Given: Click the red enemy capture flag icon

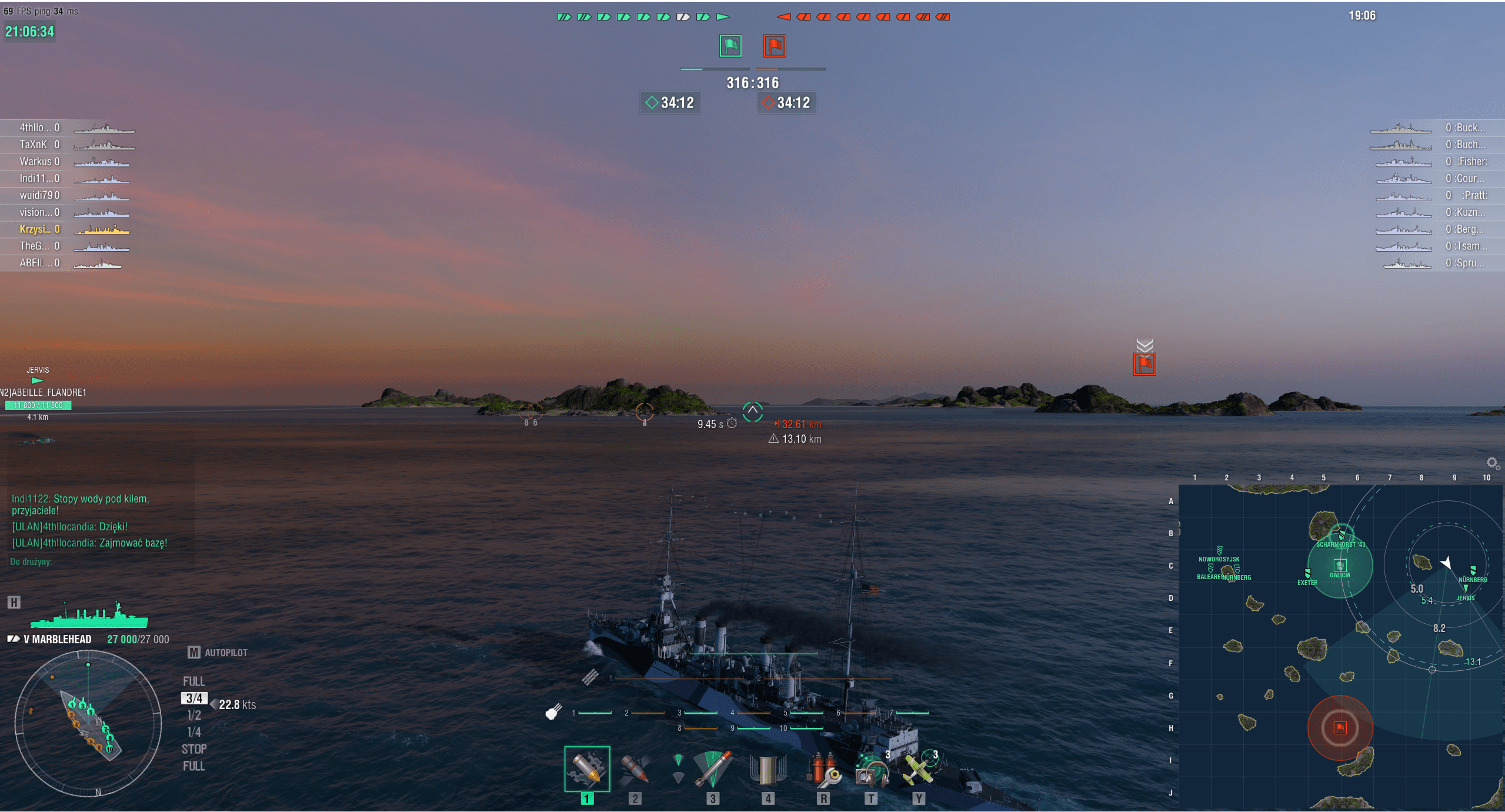Looking at the screenshot, I should click(x=775, y=46).
